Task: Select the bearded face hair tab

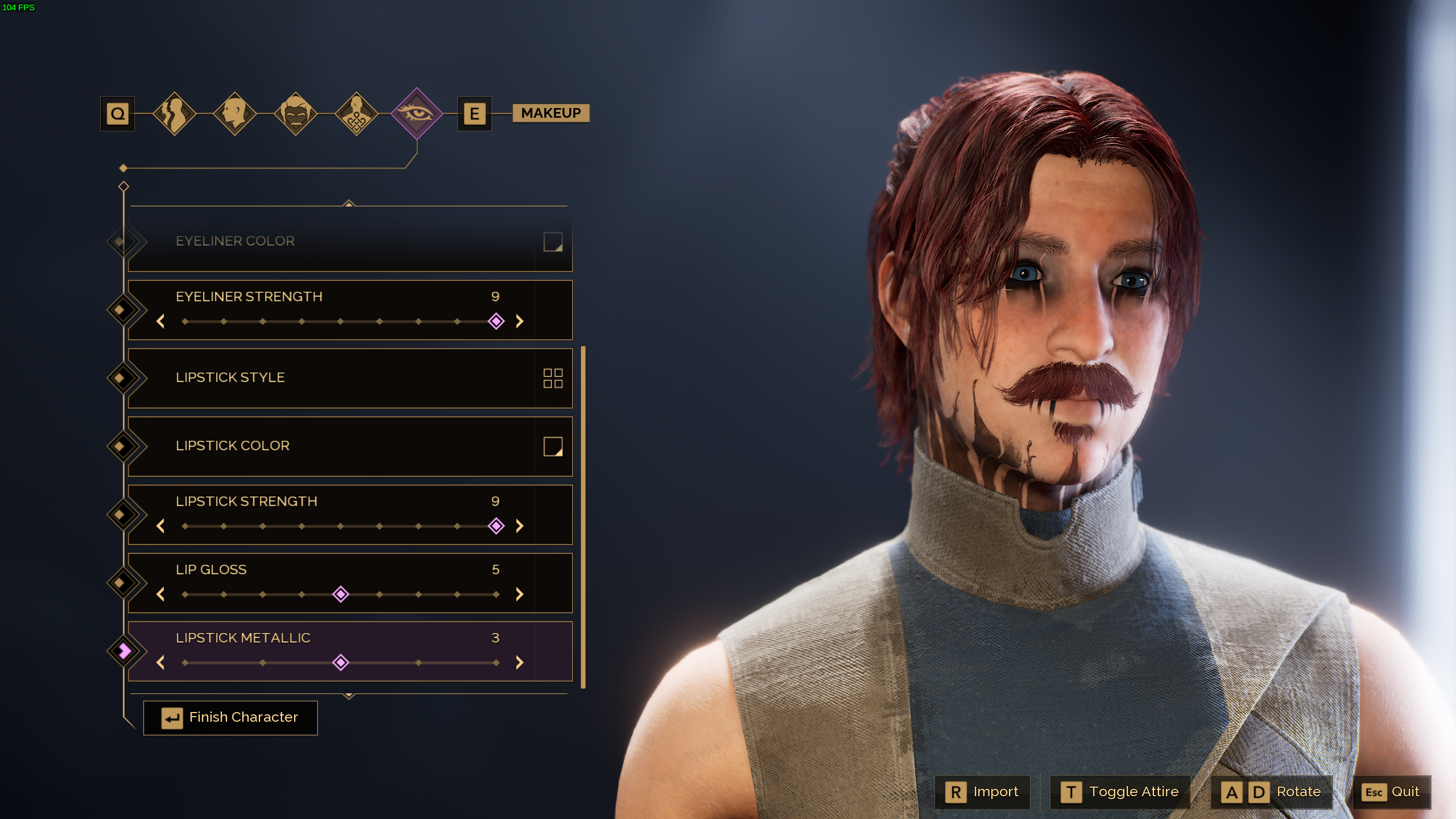Action: (x=296, y=114)
